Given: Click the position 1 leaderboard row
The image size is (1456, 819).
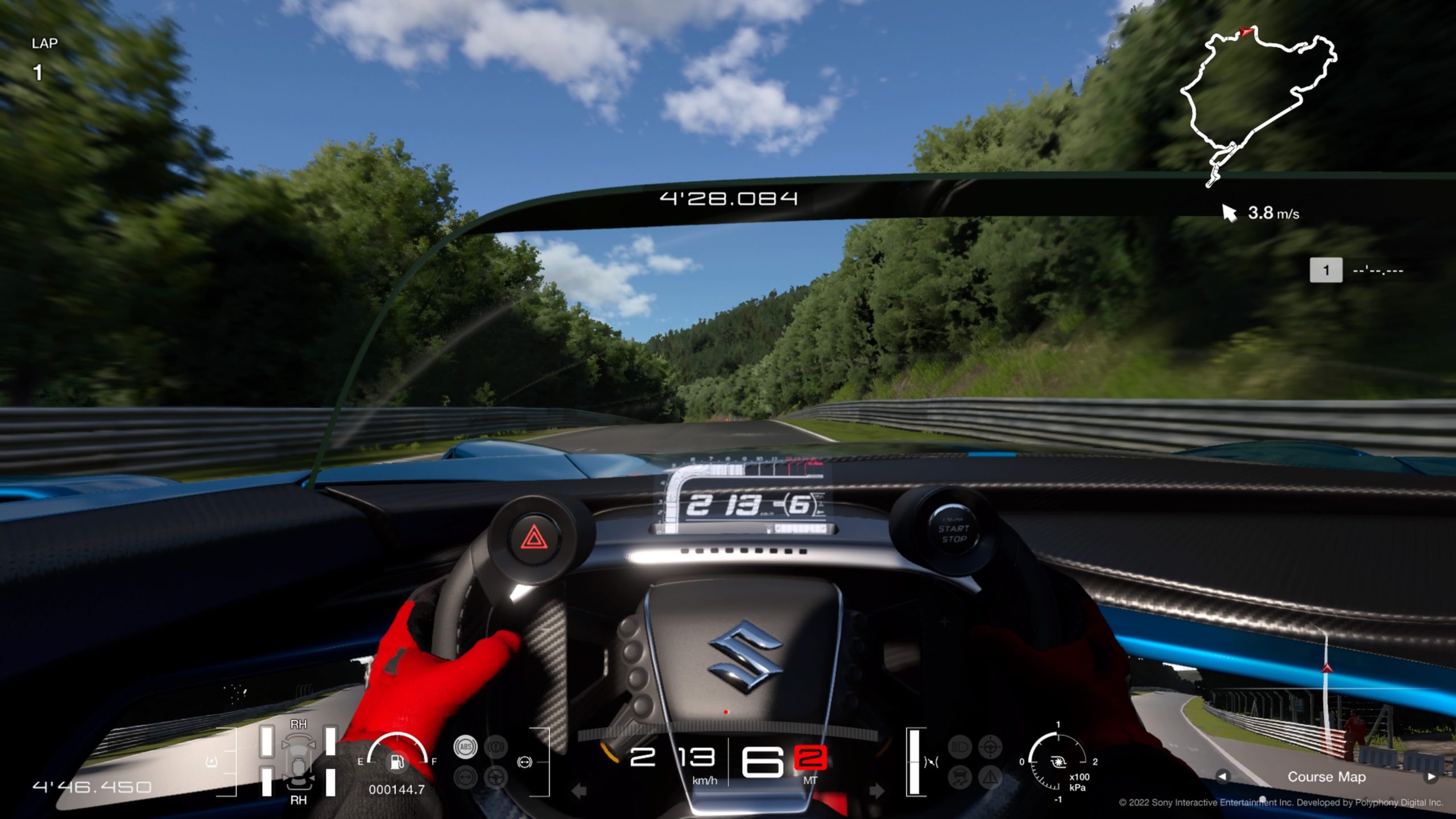Looking at the screenshot, I should pos(1364,270).
